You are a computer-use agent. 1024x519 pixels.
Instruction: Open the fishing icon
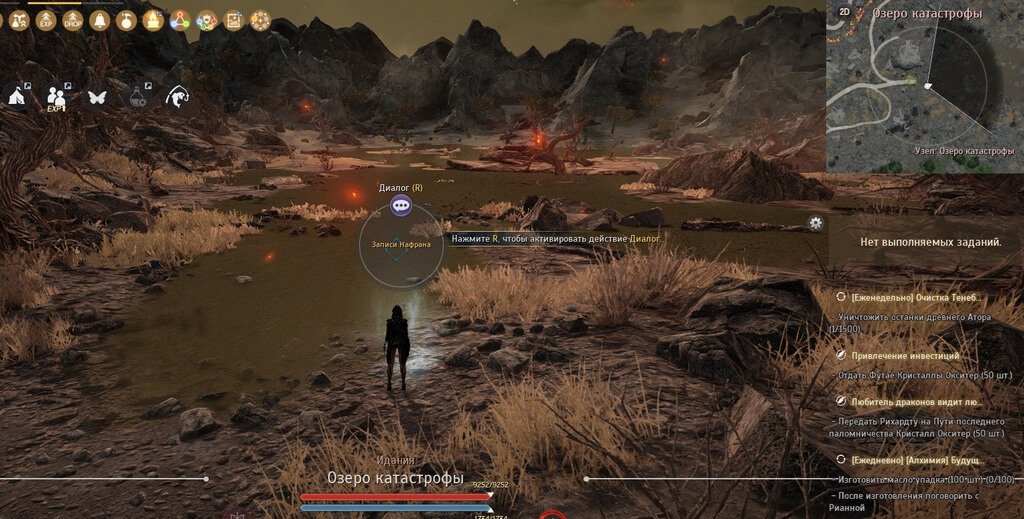178,97
